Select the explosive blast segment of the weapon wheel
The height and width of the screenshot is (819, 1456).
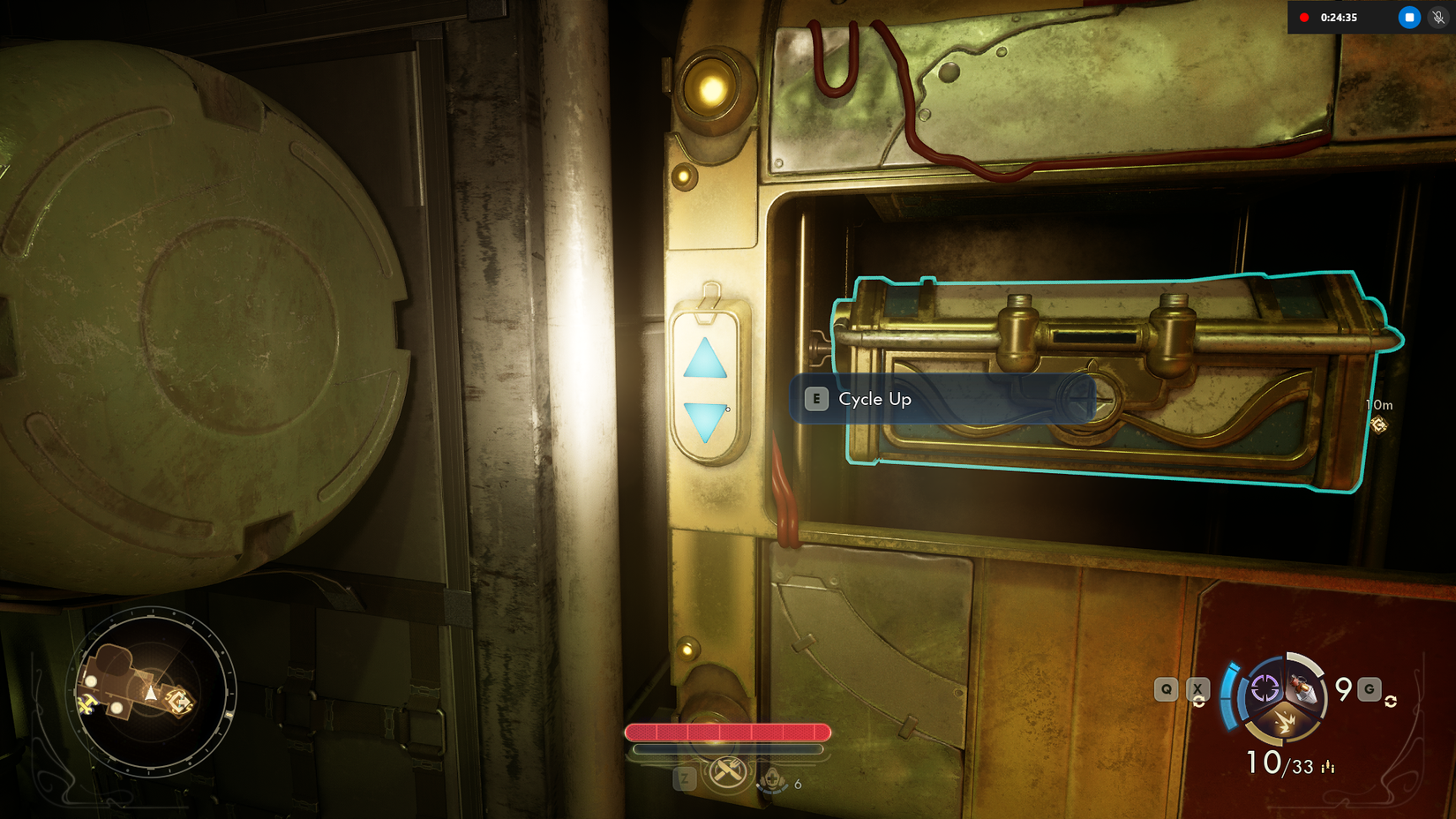(1287, 724)
